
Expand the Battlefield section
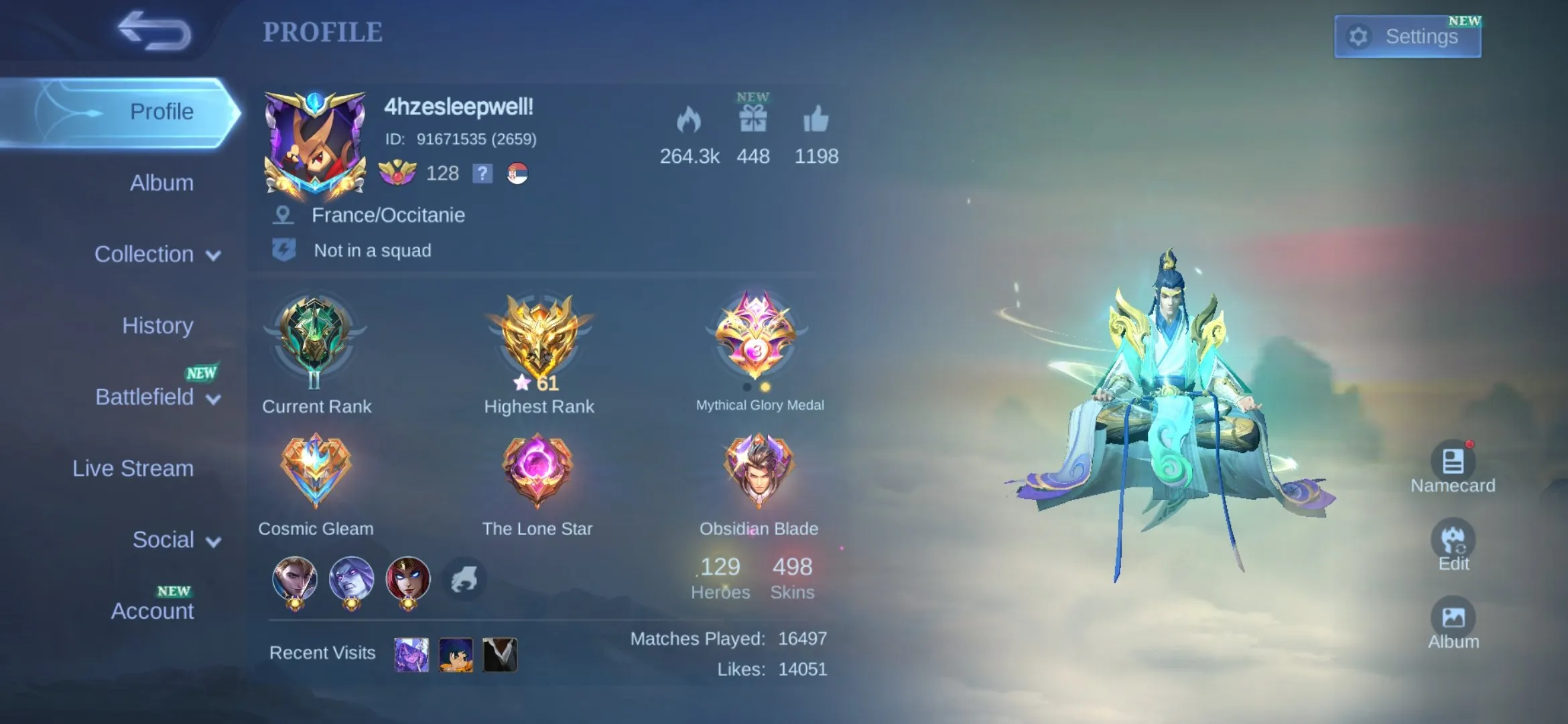pyautogui.click(x=157, y=398)
